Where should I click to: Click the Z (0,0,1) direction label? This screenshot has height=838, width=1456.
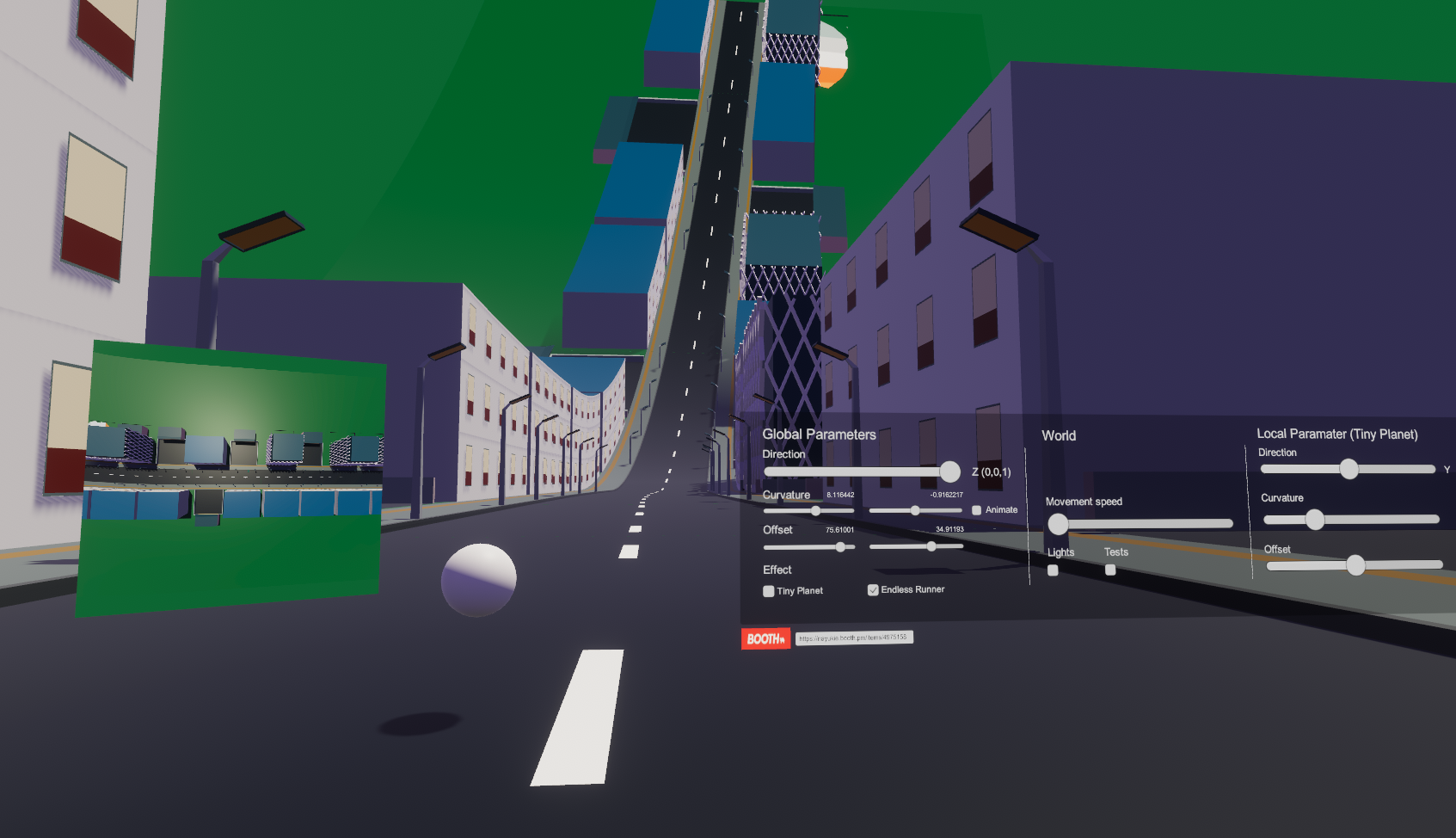(992, 471)
